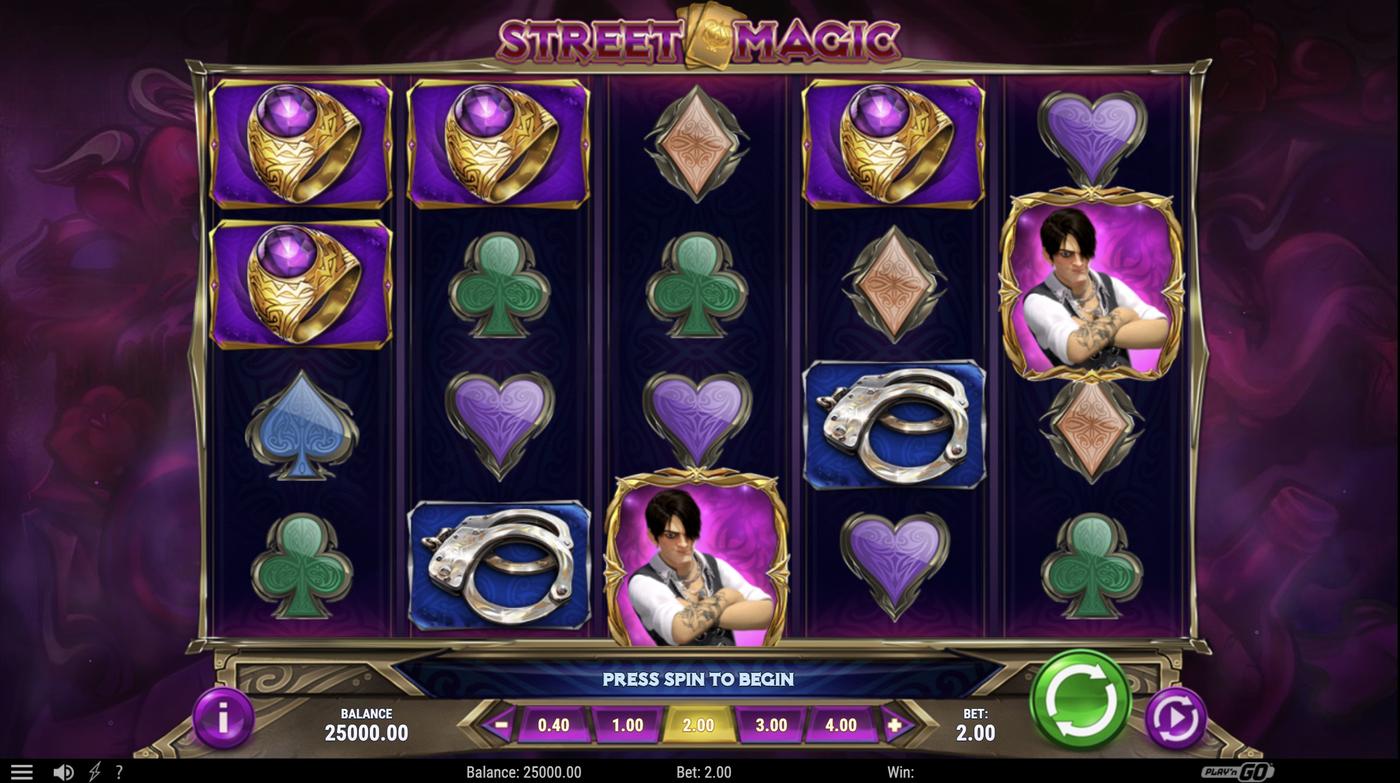Mute the game sound
The width and height of the screenshot is (1400, 783).
tap(64, 771)
